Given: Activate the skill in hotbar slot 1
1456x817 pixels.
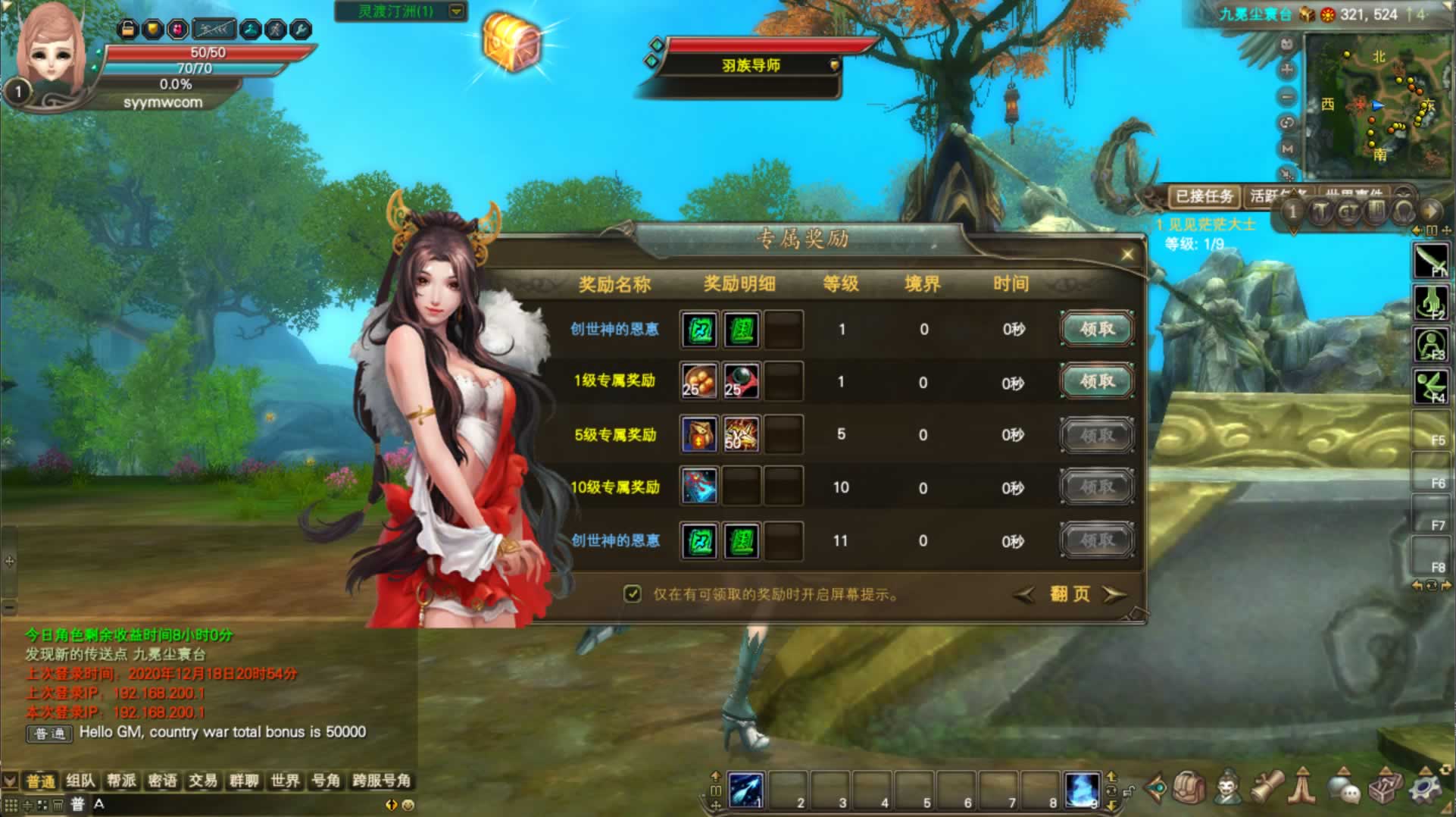Looking at the screenshot, I should 745,790.
